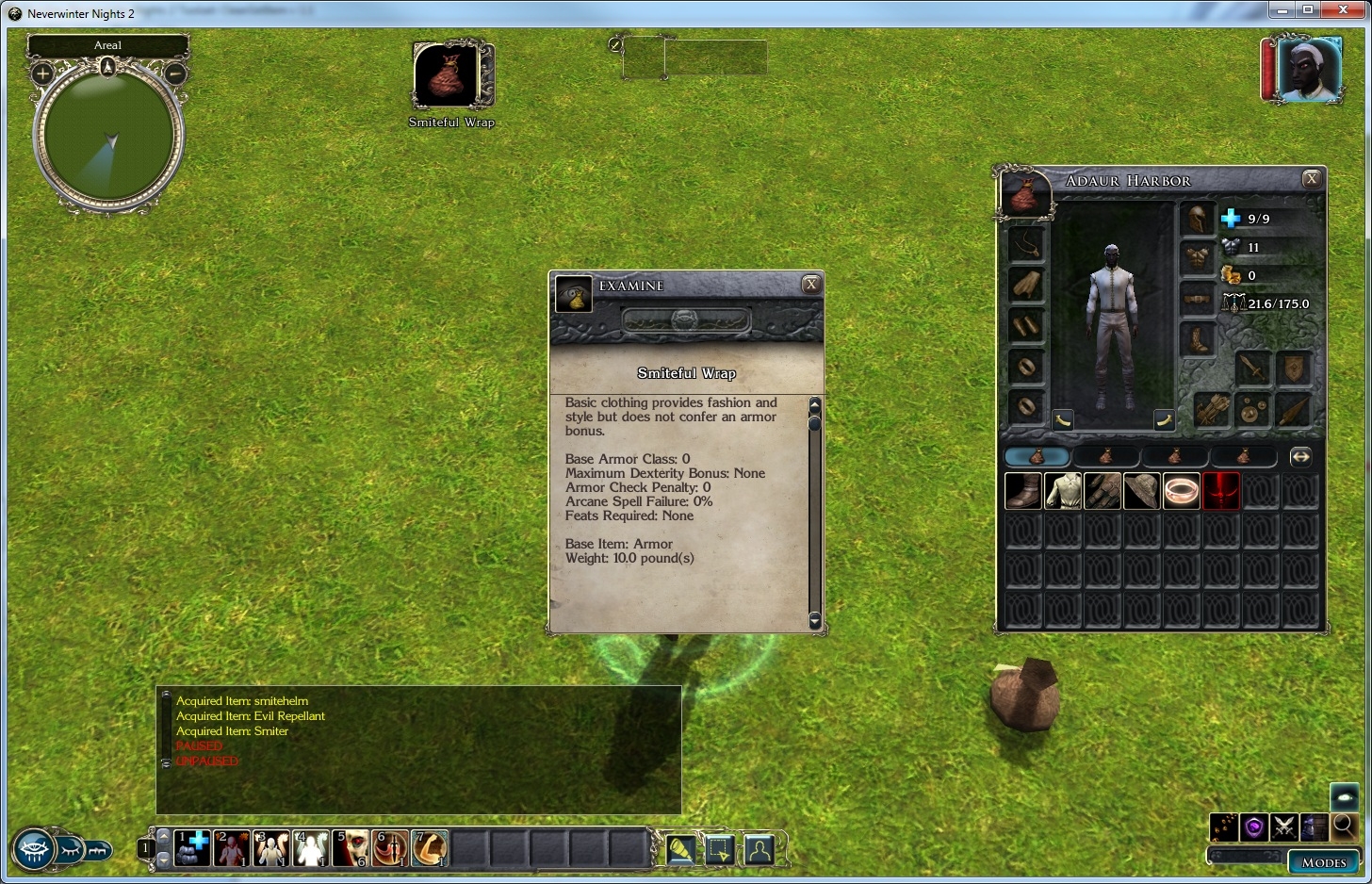This screenshot has width=1372, height=884.
Task: Select the leather gloves inventory item
Action: (x=1102, y=491)
